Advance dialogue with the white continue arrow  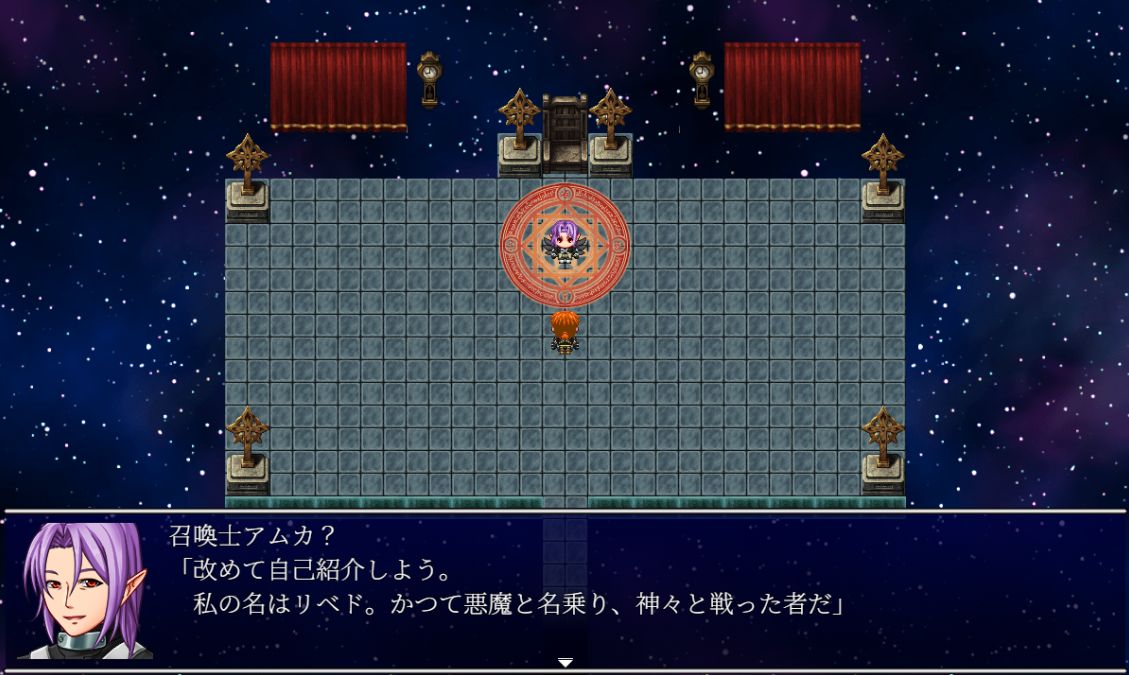click(565, 662)
